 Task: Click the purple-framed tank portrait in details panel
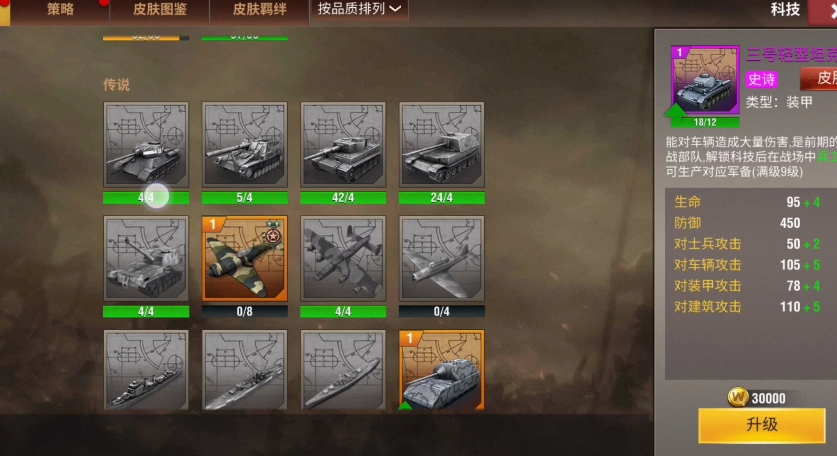coord(706,80)
